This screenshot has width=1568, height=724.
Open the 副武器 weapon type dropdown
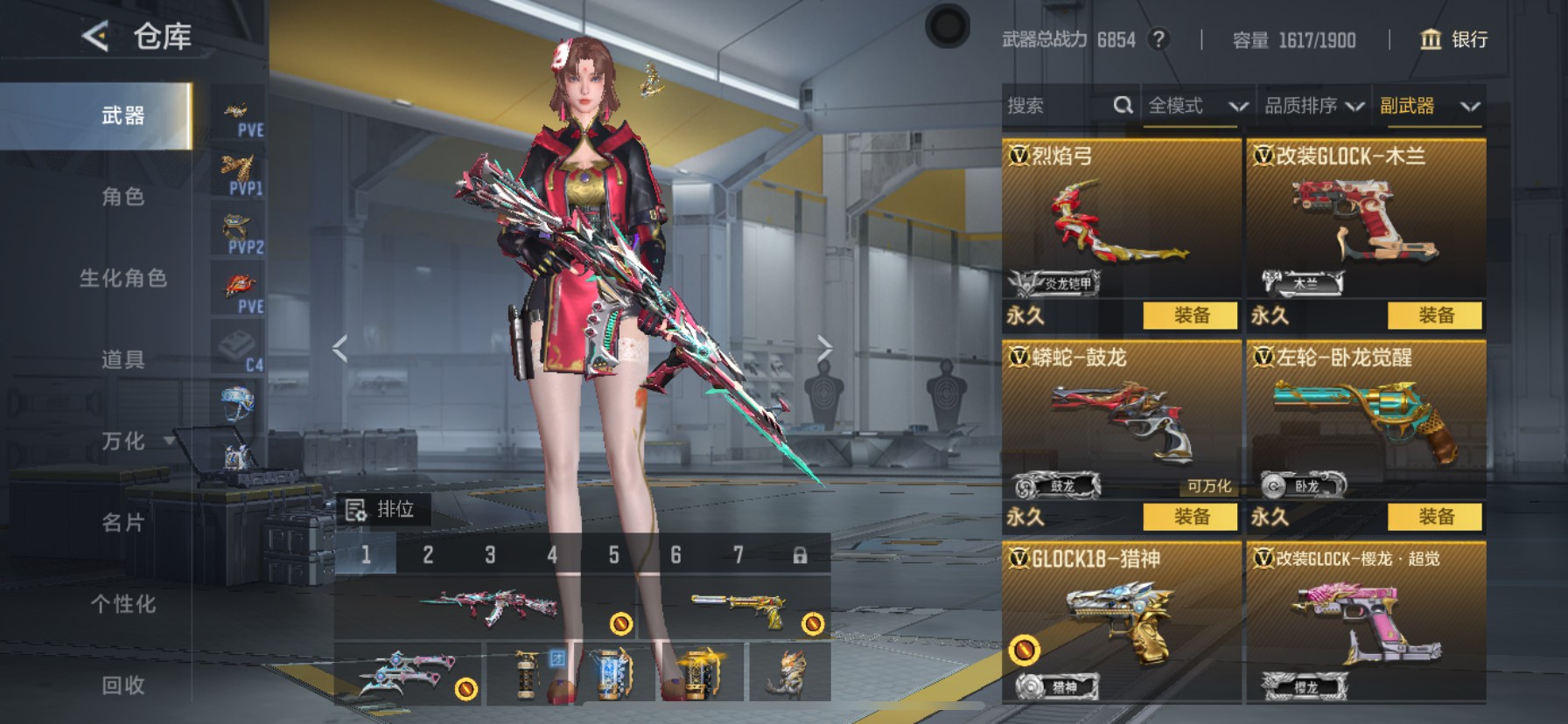[1429, 106]
